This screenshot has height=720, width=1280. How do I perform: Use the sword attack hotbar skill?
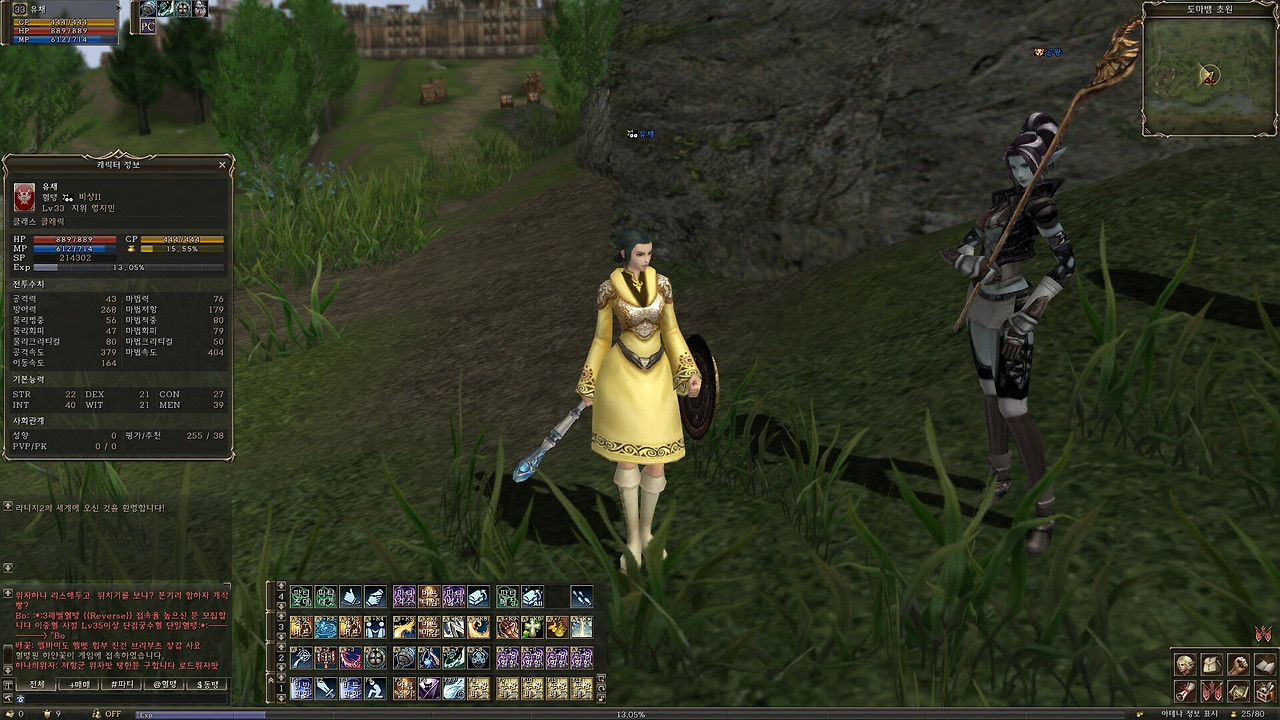(x=326, y=688)
